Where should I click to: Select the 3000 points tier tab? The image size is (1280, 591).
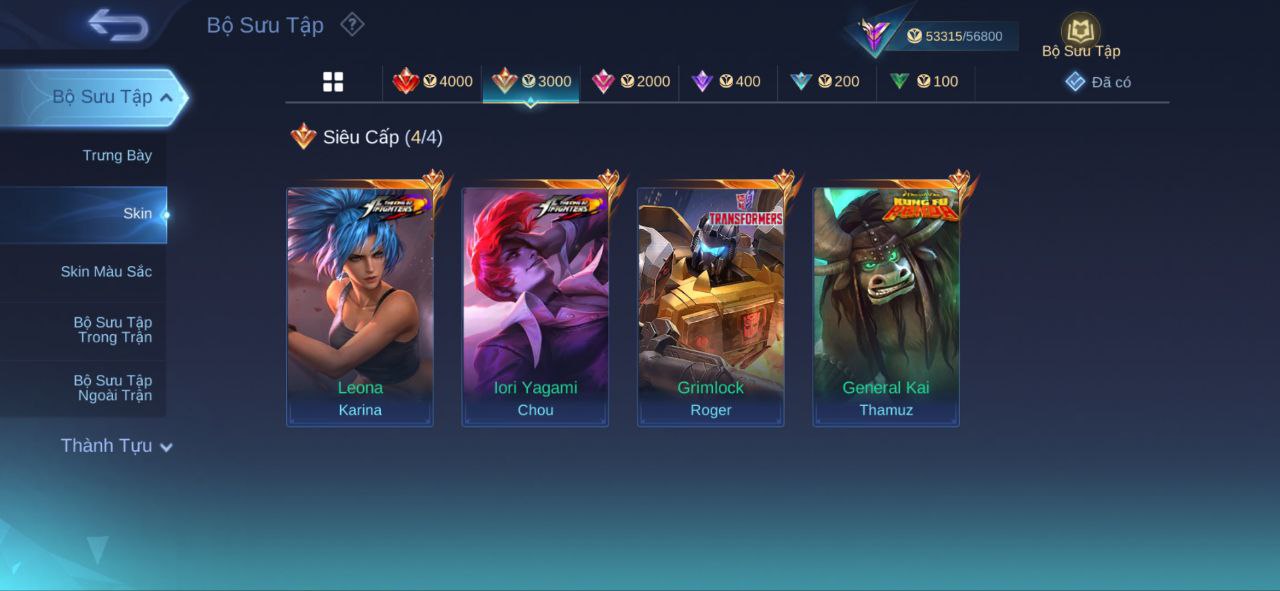[531, 82]
